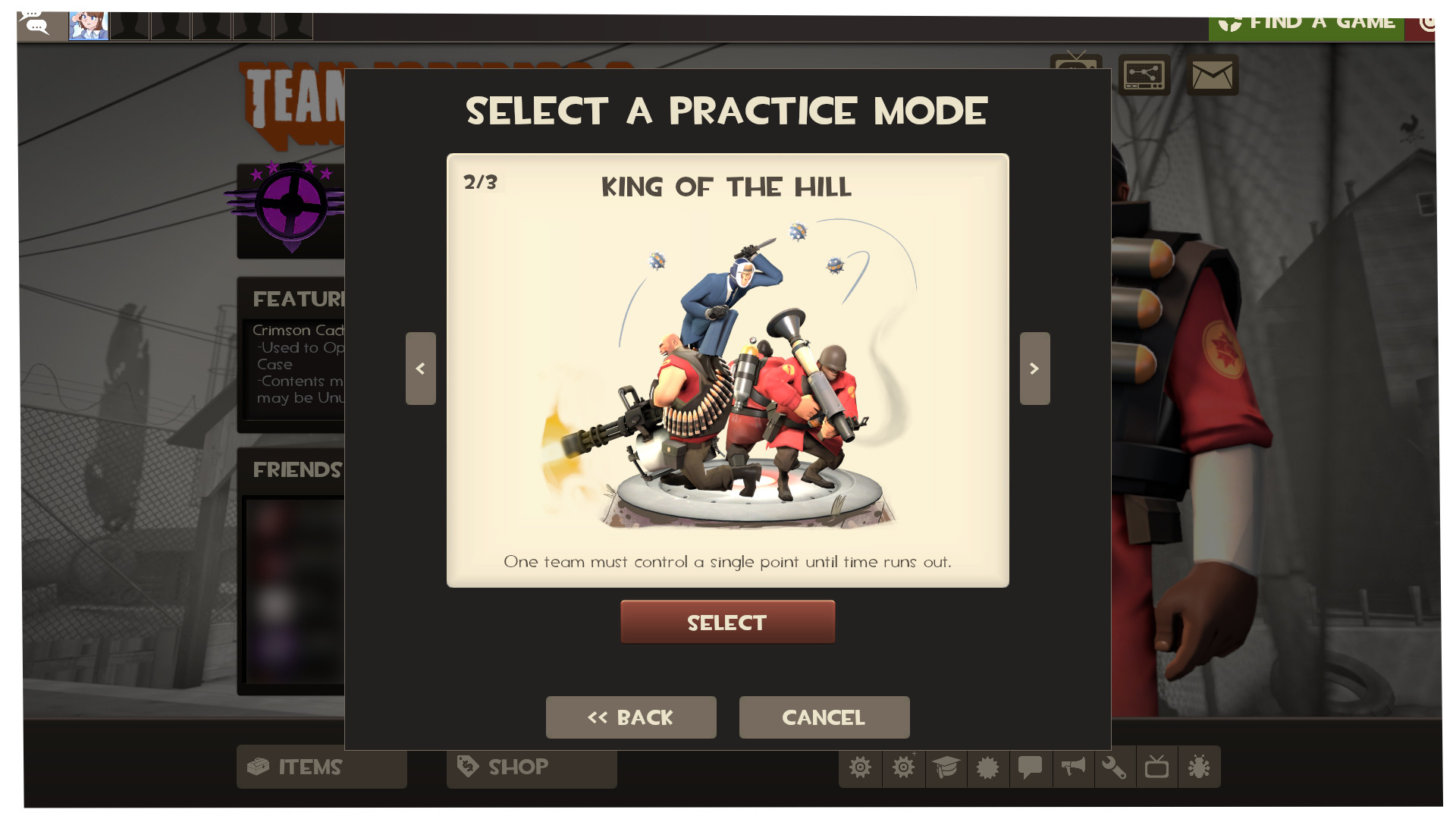The image size is (1456, 819).
Task: Open the Advanced Options gear icon
Action: (x=903, y=767)
